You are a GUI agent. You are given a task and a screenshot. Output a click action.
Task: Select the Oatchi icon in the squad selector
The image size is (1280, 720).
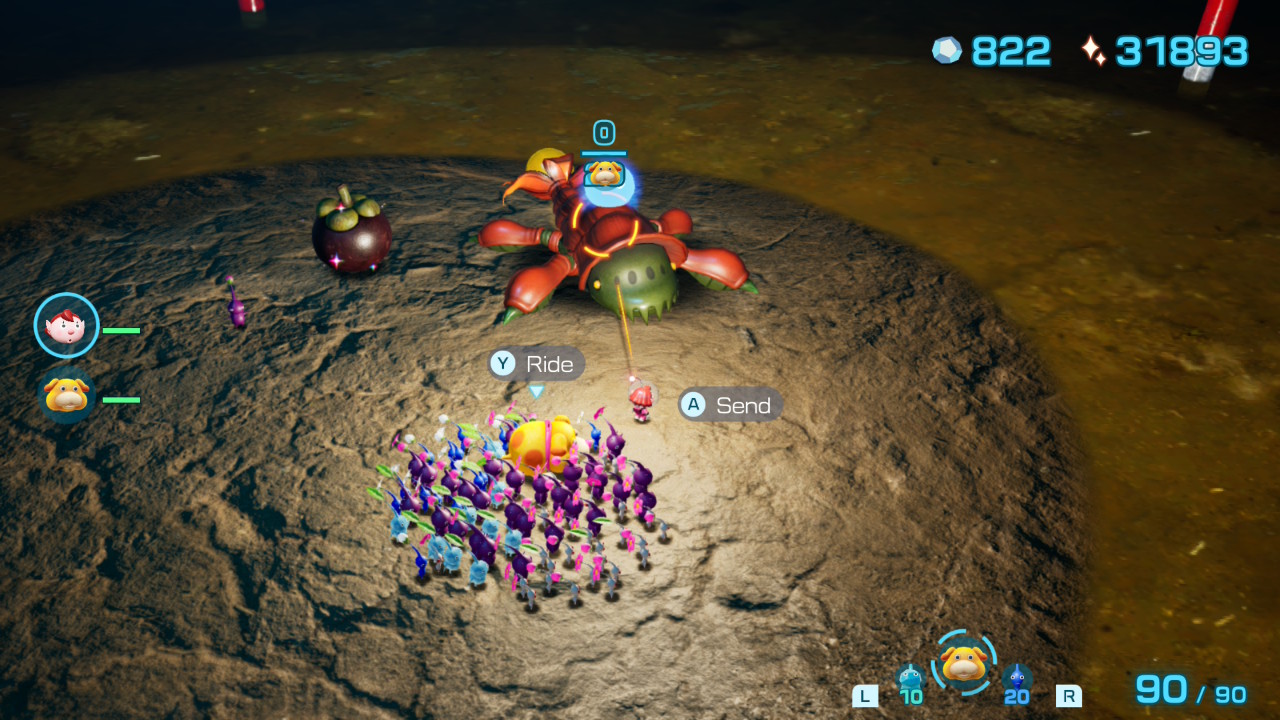[x=964, y=663]
